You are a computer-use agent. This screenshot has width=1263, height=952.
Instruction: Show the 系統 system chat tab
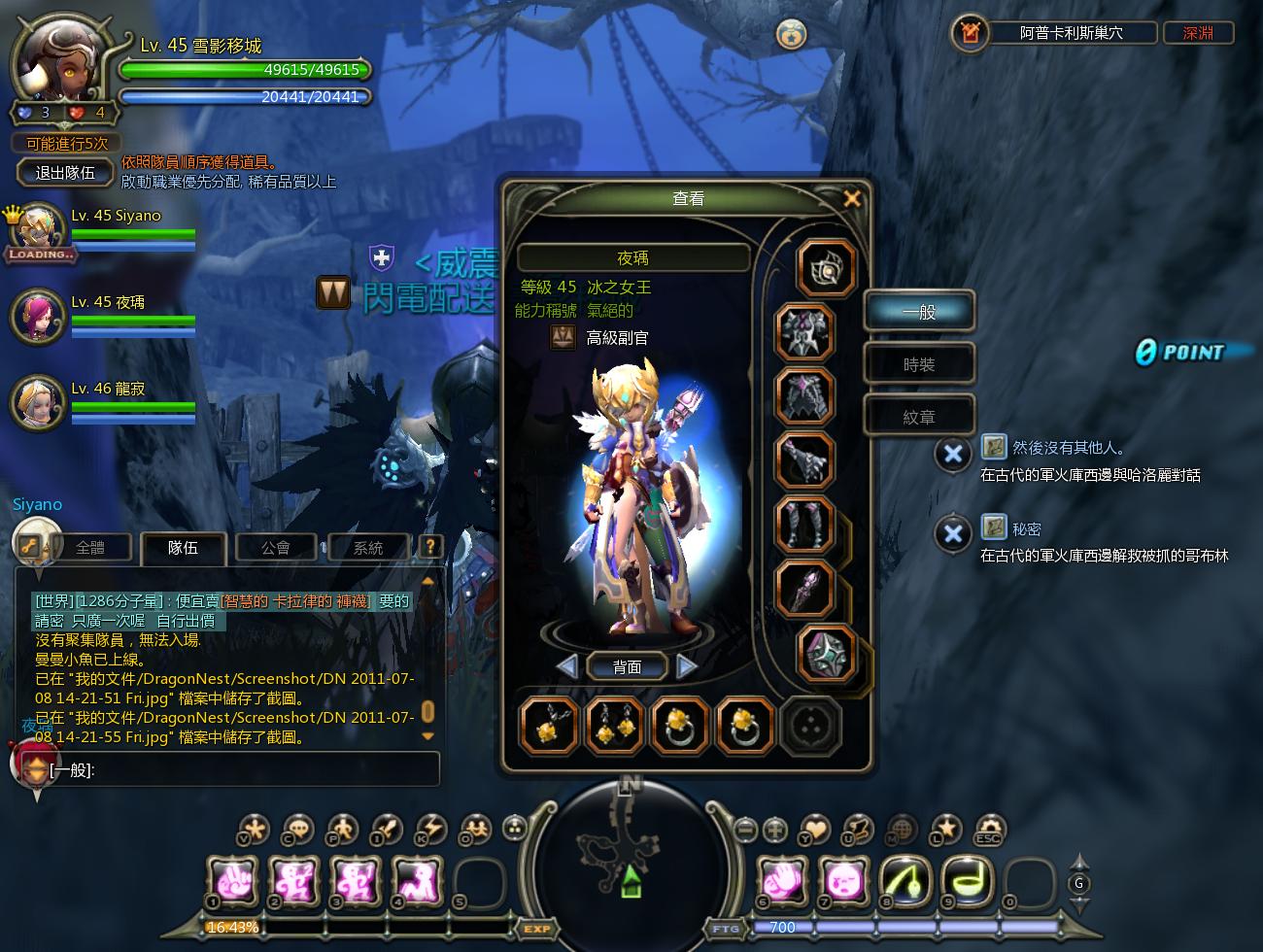367,548
